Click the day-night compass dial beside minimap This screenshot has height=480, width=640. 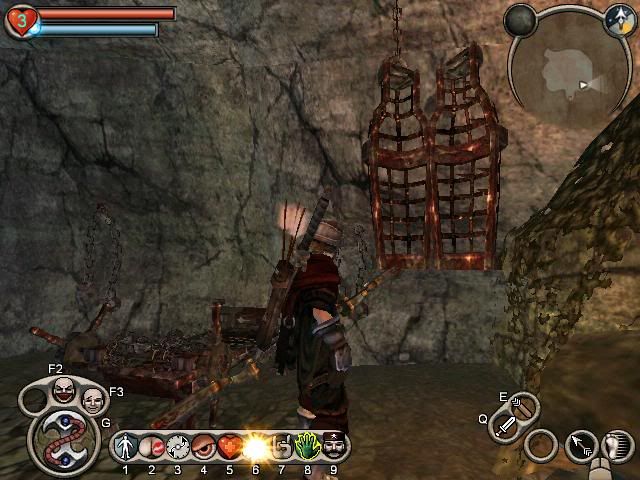pyautogui.click(x=620, y=18)
